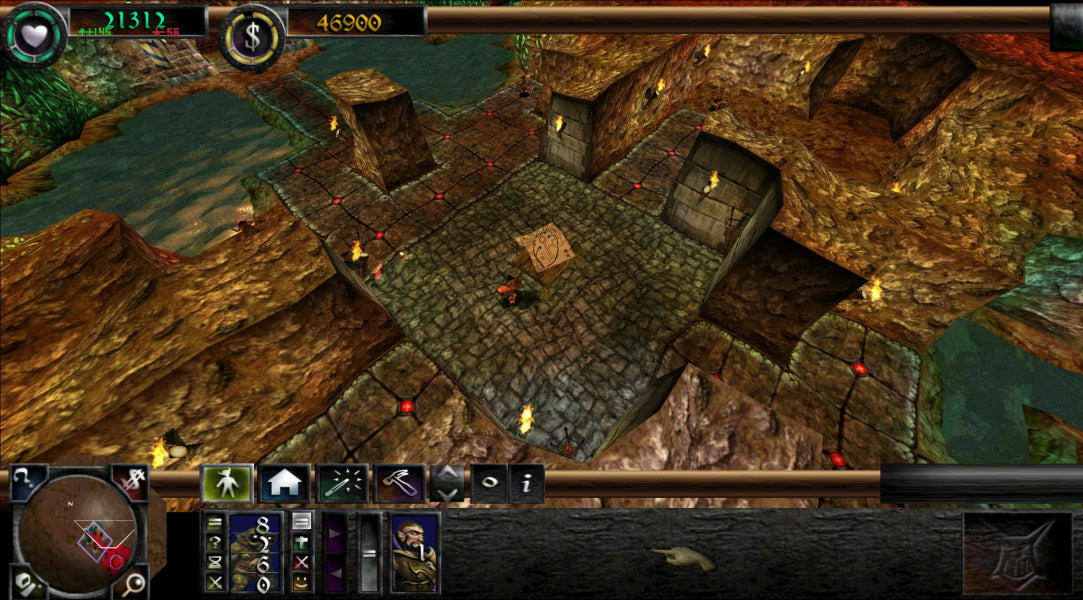1083x600 pixels.
Task: Open the Creatures panel tab
Action: (226, 484)
